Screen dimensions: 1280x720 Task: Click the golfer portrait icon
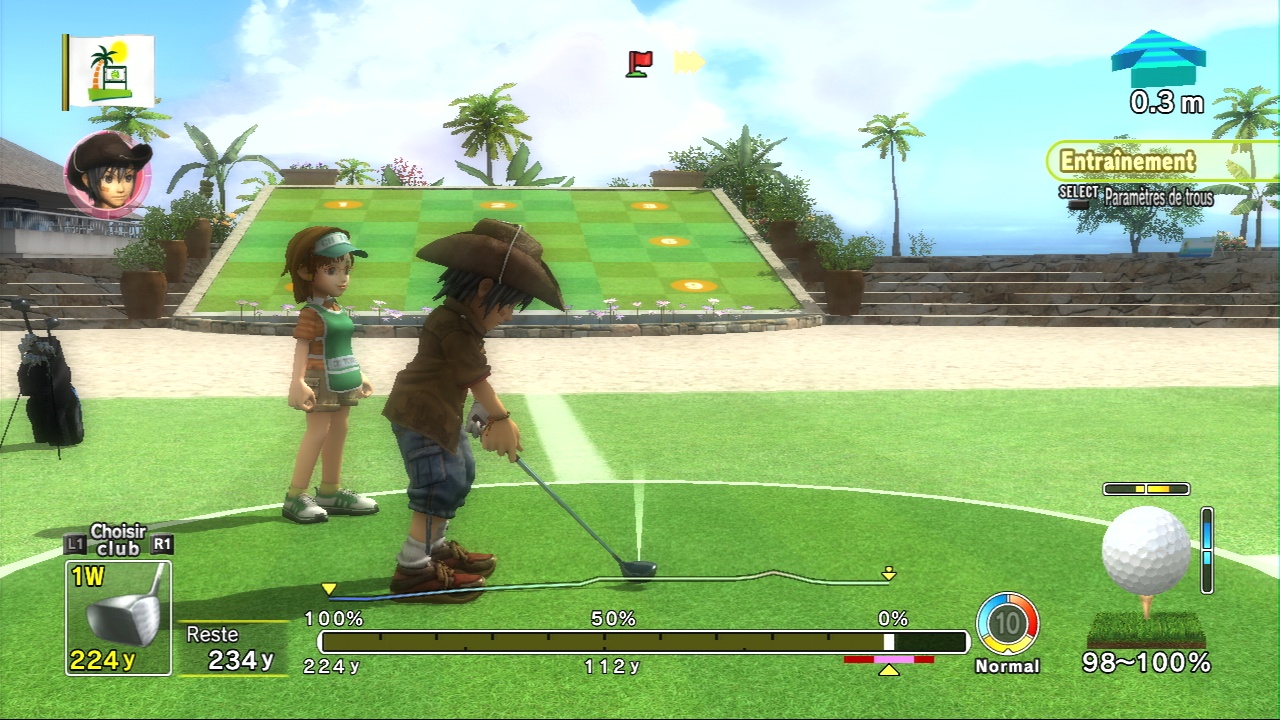(x=108, y=174)
